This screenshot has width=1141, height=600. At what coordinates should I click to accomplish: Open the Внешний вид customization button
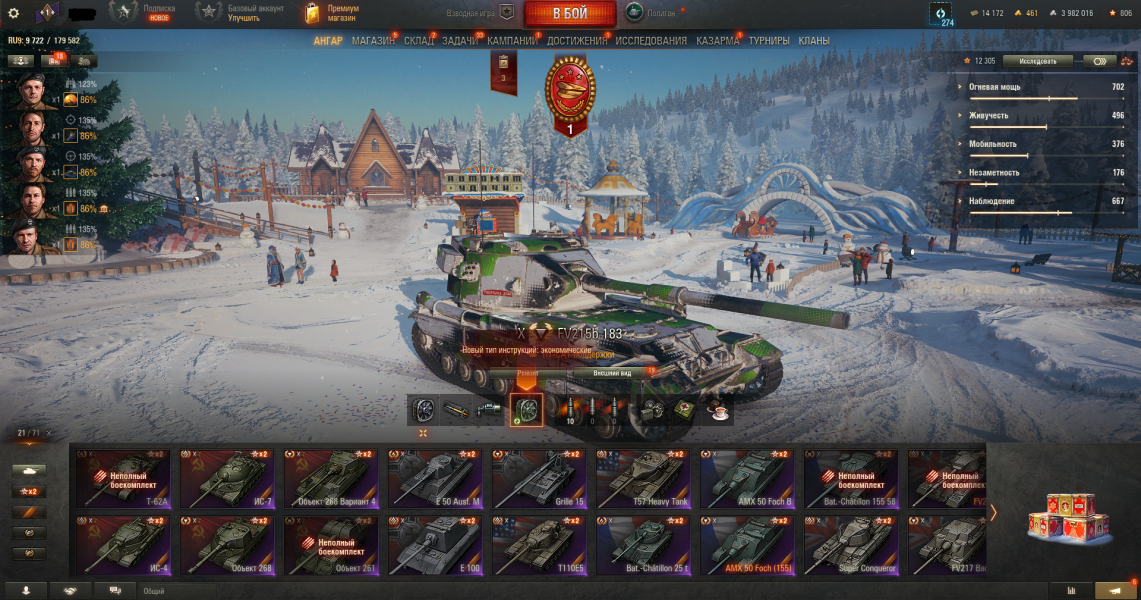pos(612,373)
